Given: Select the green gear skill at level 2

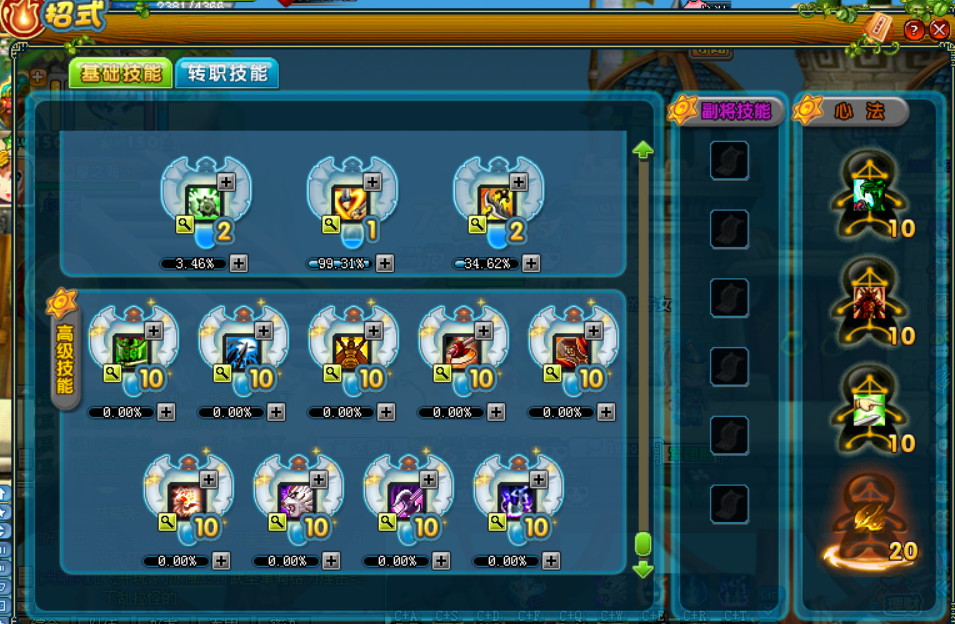Looking at the screenshot, I should click(207, 203).
